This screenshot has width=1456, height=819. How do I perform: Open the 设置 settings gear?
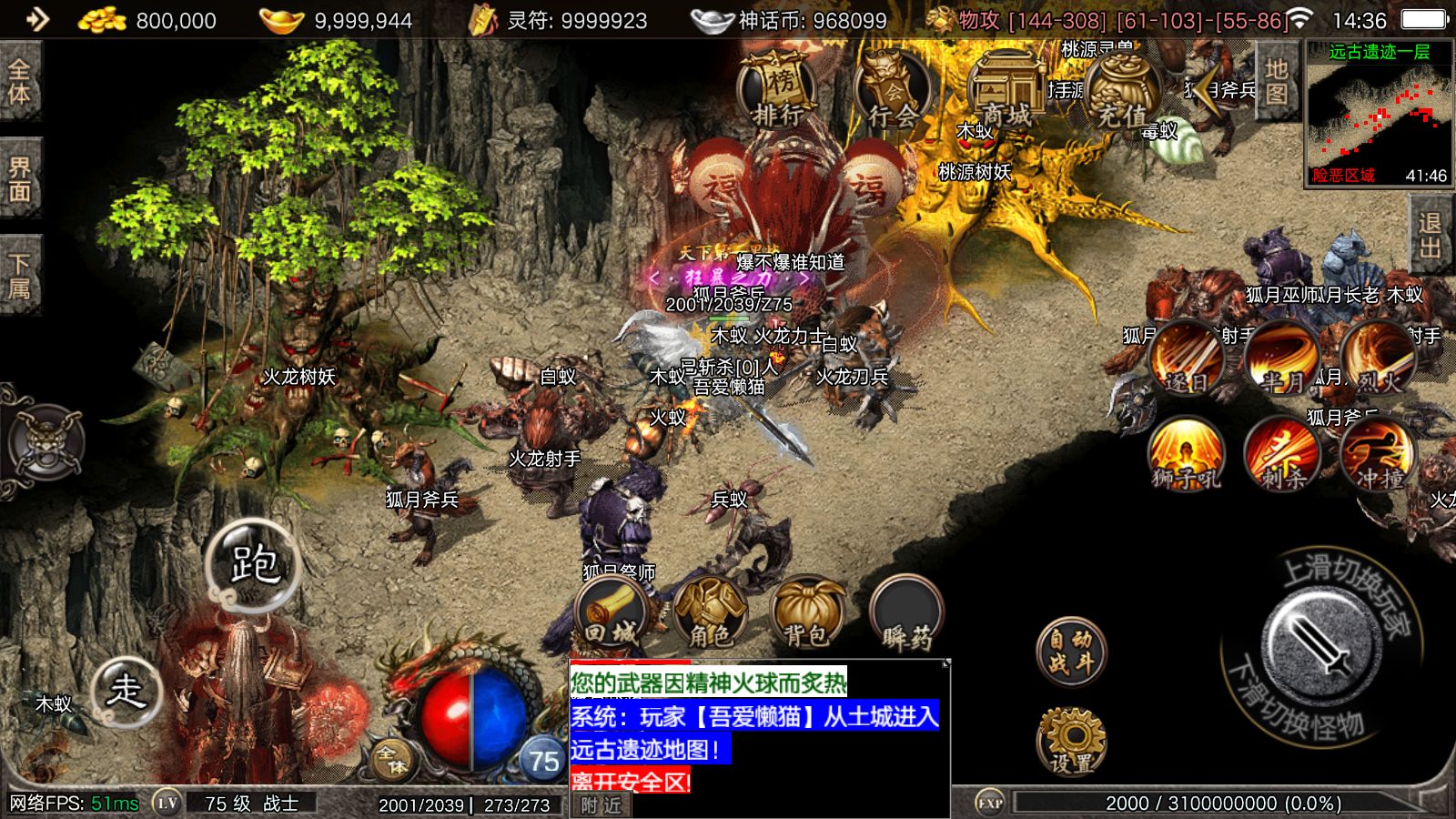[1072, 742]
